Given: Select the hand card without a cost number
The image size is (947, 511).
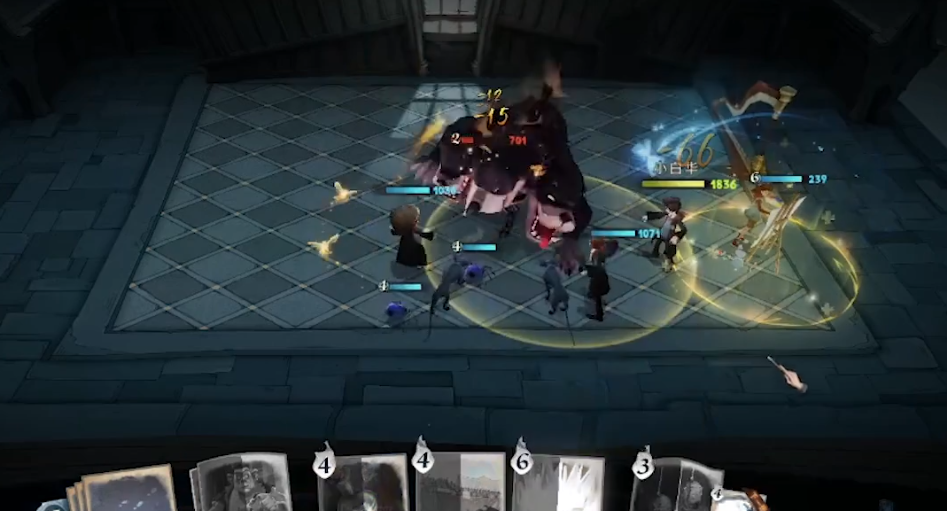Looking at the screenshot, I should (x=240, y=484).
